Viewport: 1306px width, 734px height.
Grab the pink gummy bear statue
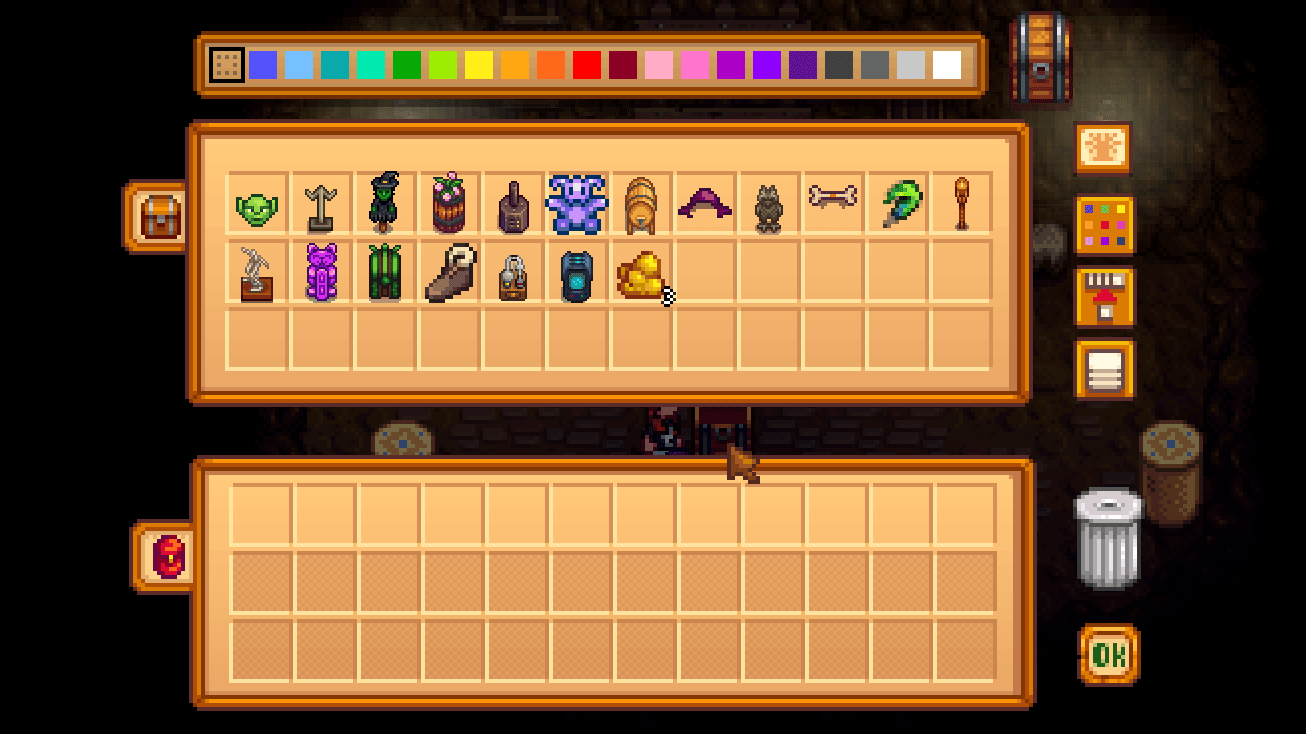(x=320, y=270)
